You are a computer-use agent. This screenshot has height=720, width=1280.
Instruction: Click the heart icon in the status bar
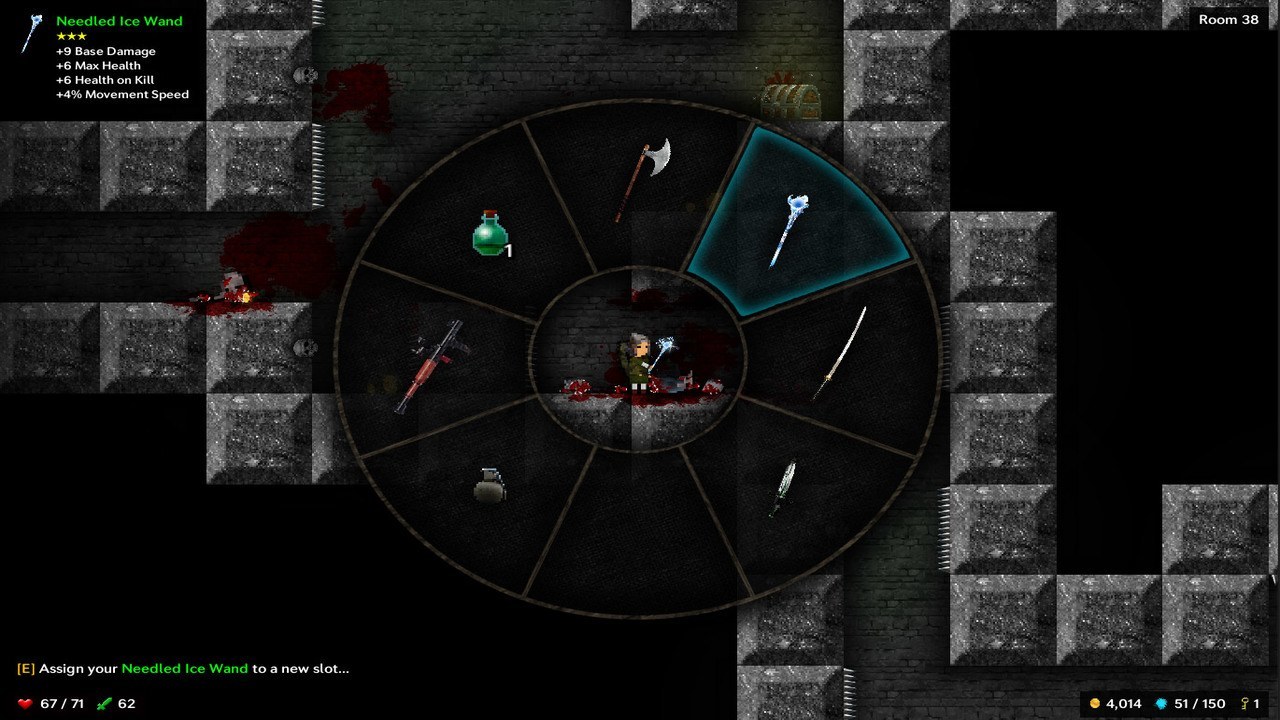pyautogui.click(x=23, y=703)
